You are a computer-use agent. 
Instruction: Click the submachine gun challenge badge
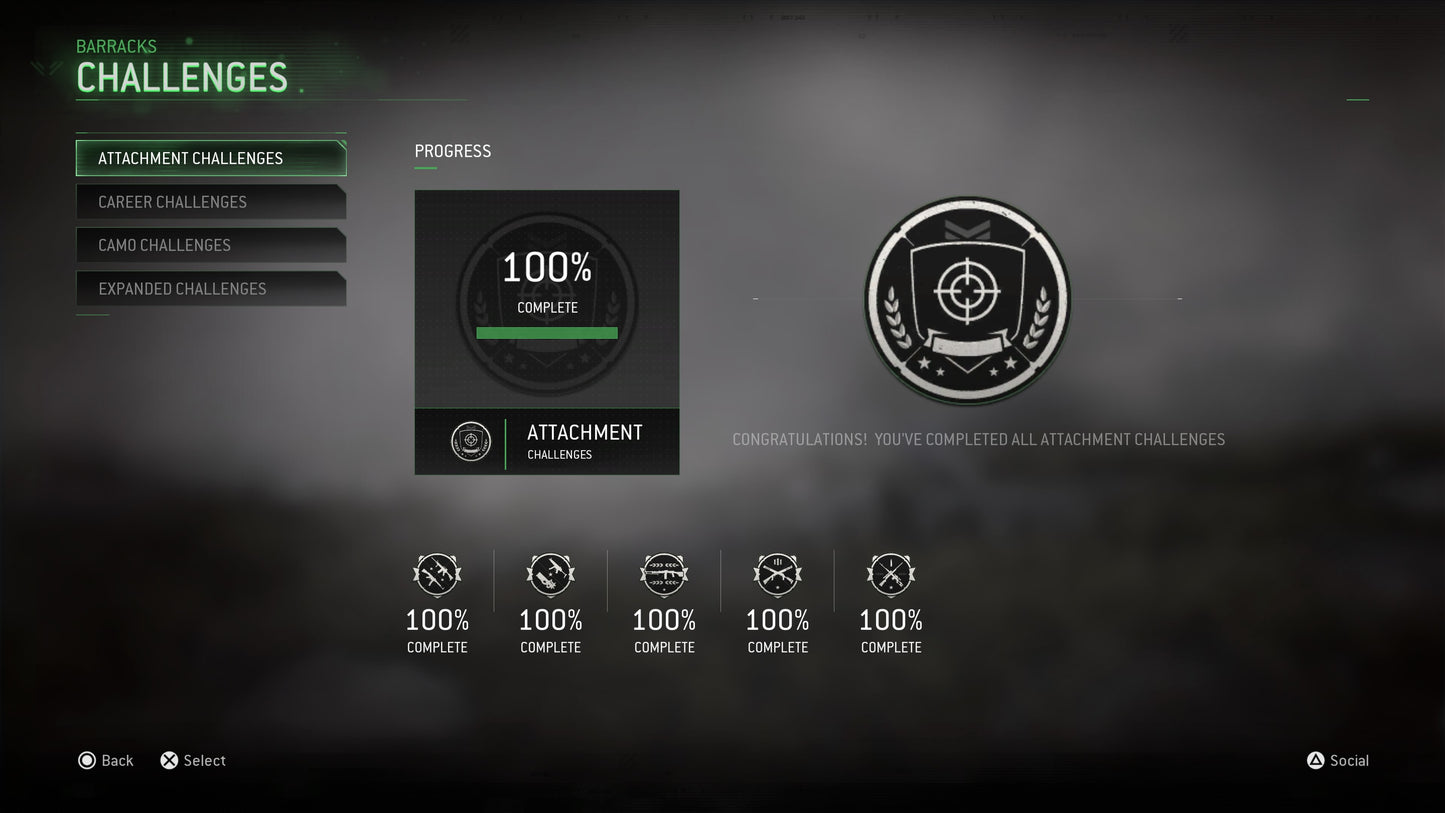pos(551,575)
